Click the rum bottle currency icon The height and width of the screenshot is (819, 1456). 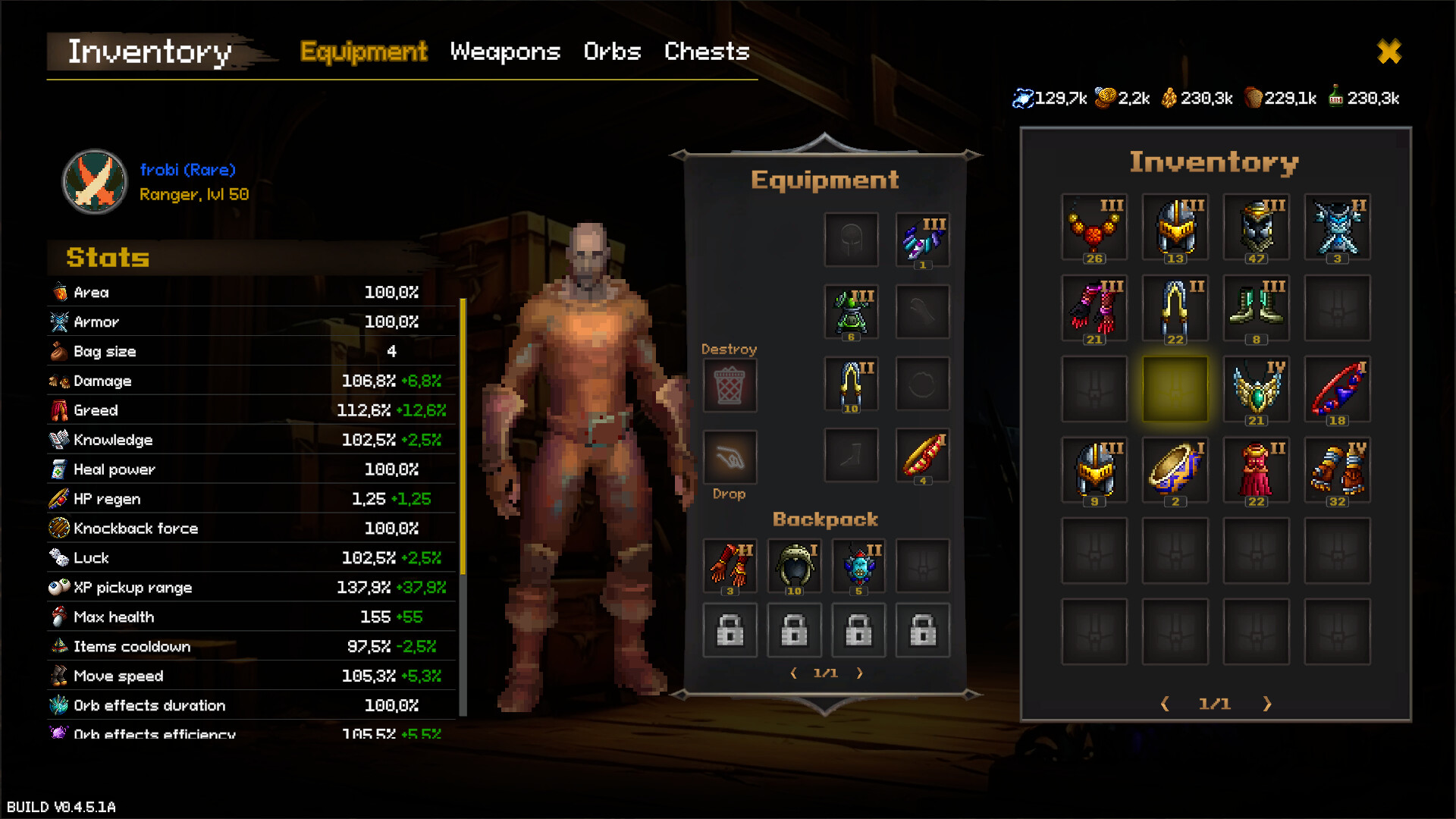1337,97
